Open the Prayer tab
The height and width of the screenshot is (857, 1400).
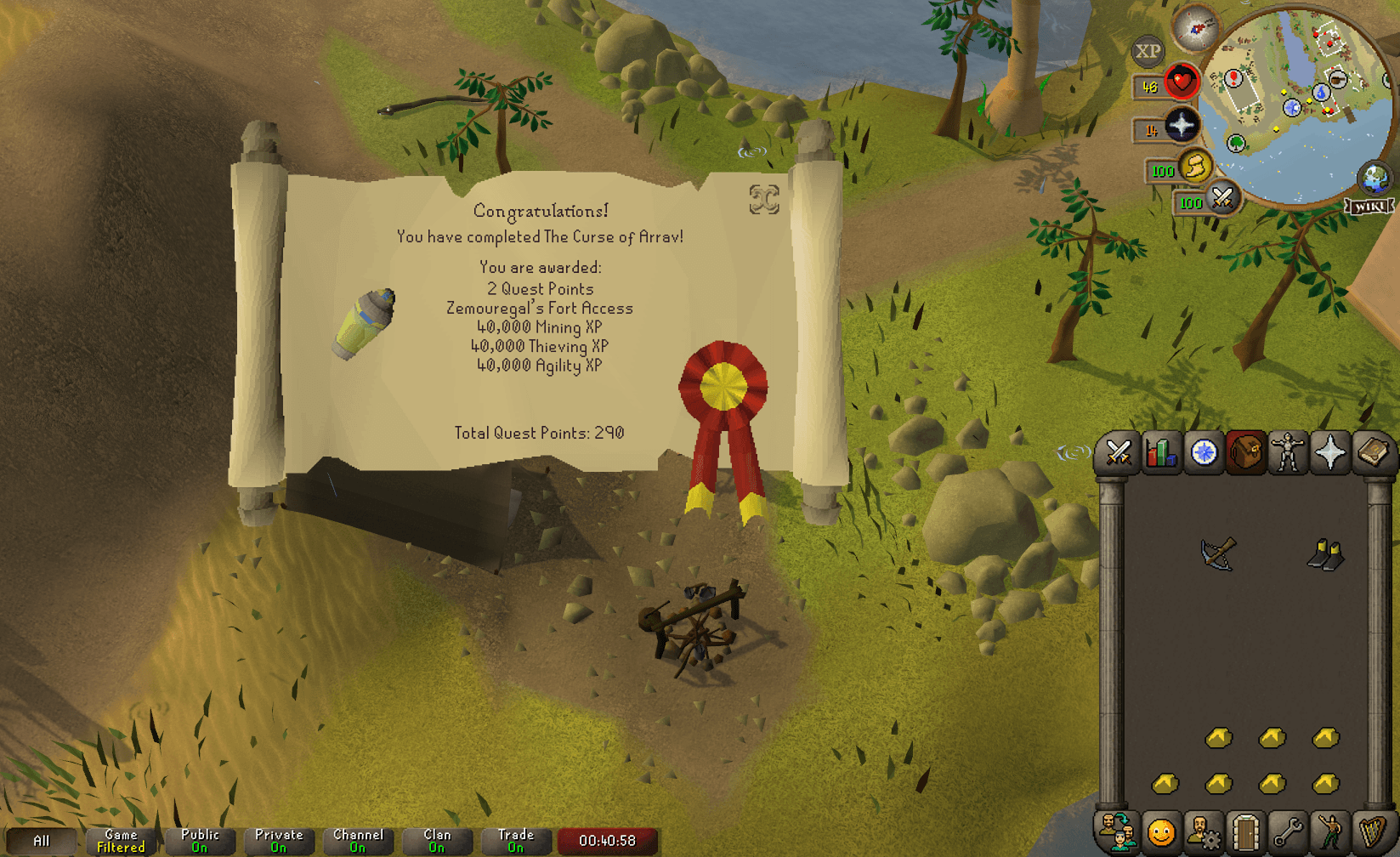1330,452
